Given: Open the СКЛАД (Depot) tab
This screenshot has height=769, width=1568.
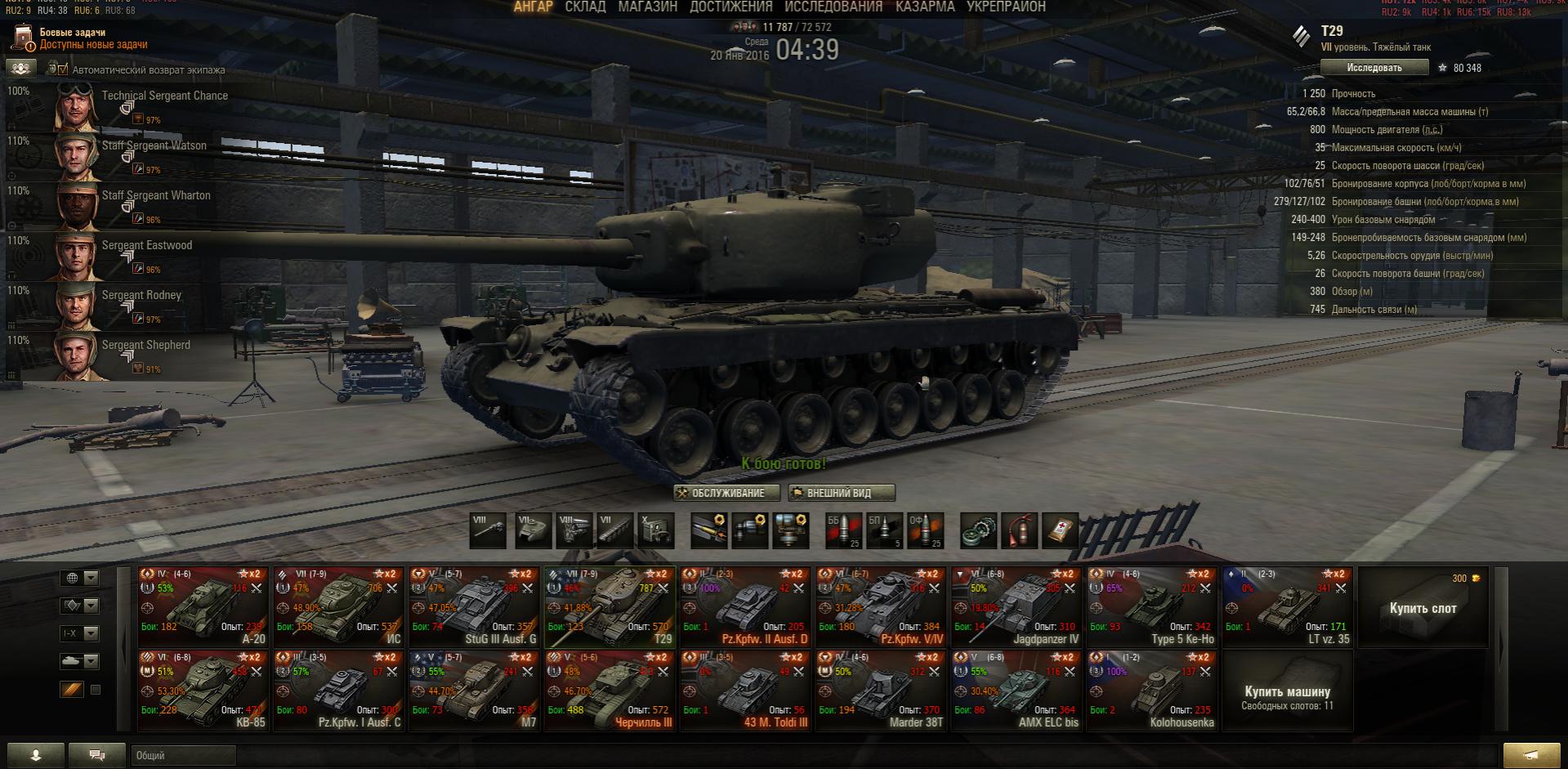Looking at the screenshot, I should coord(585,7).
